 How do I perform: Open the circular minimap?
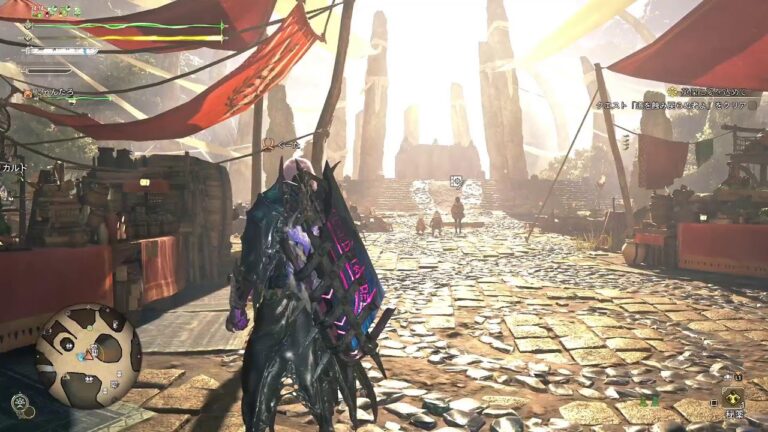pyautogui.click(x=88, y=355)
